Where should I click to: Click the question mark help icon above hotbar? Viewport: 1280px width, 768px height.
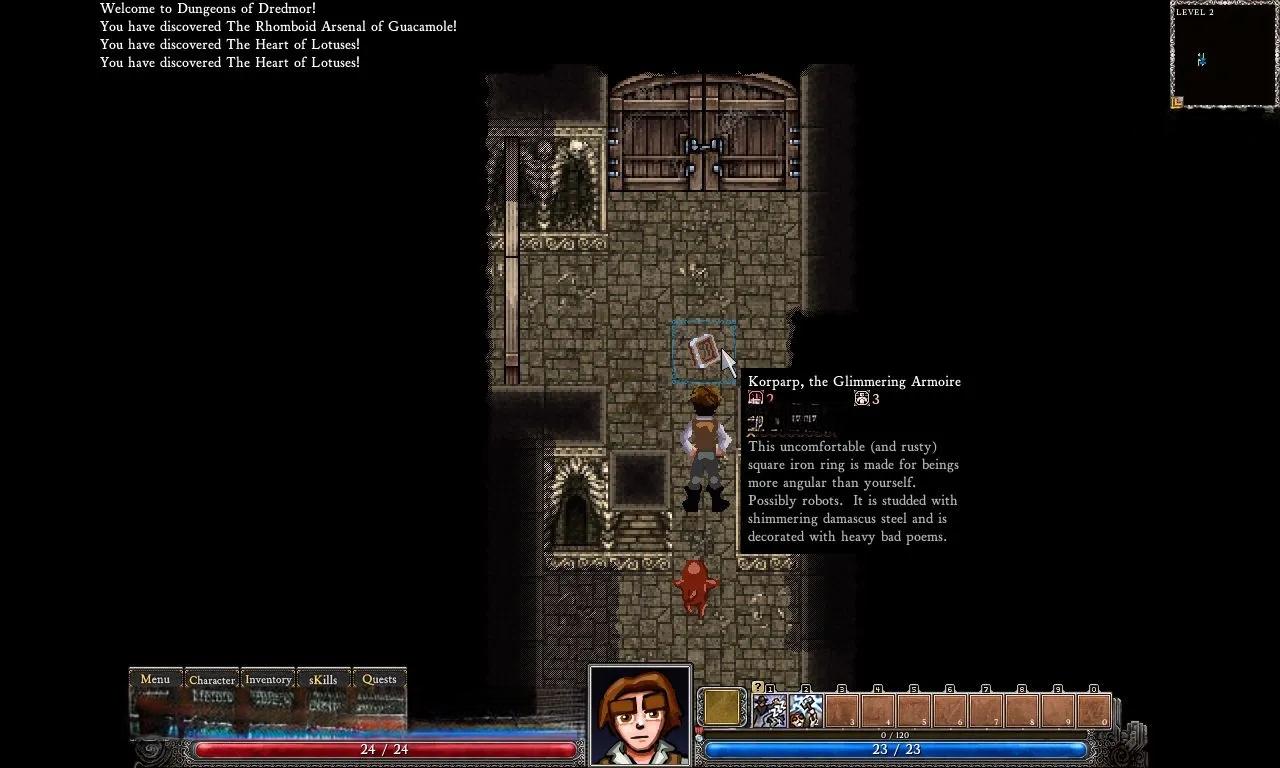pos(757,687)
